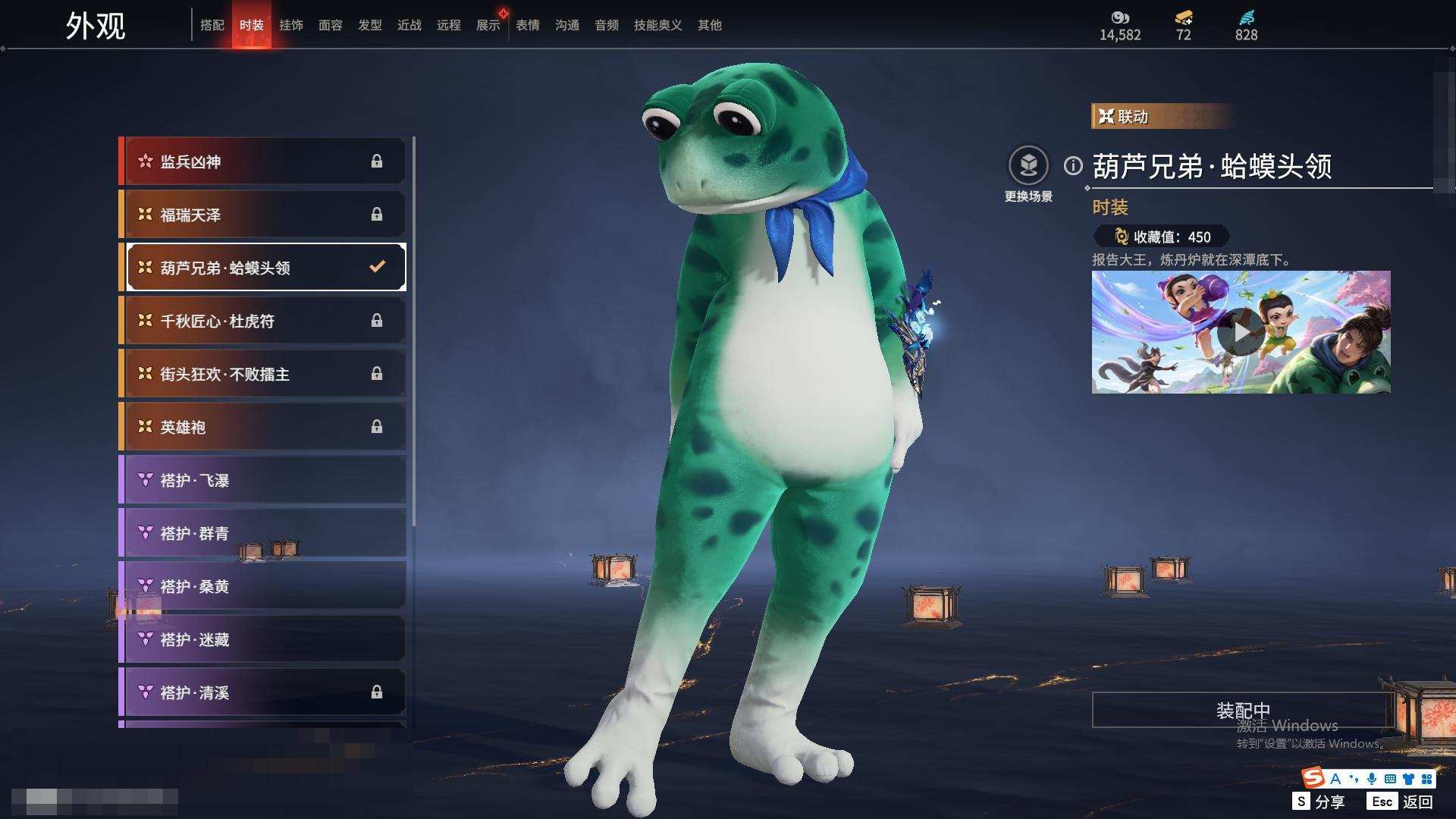Image resolution: width=1456 pixels, height=819 pixels.
Task: Open the 技能奥义 tab
Action: pos(658,25)
